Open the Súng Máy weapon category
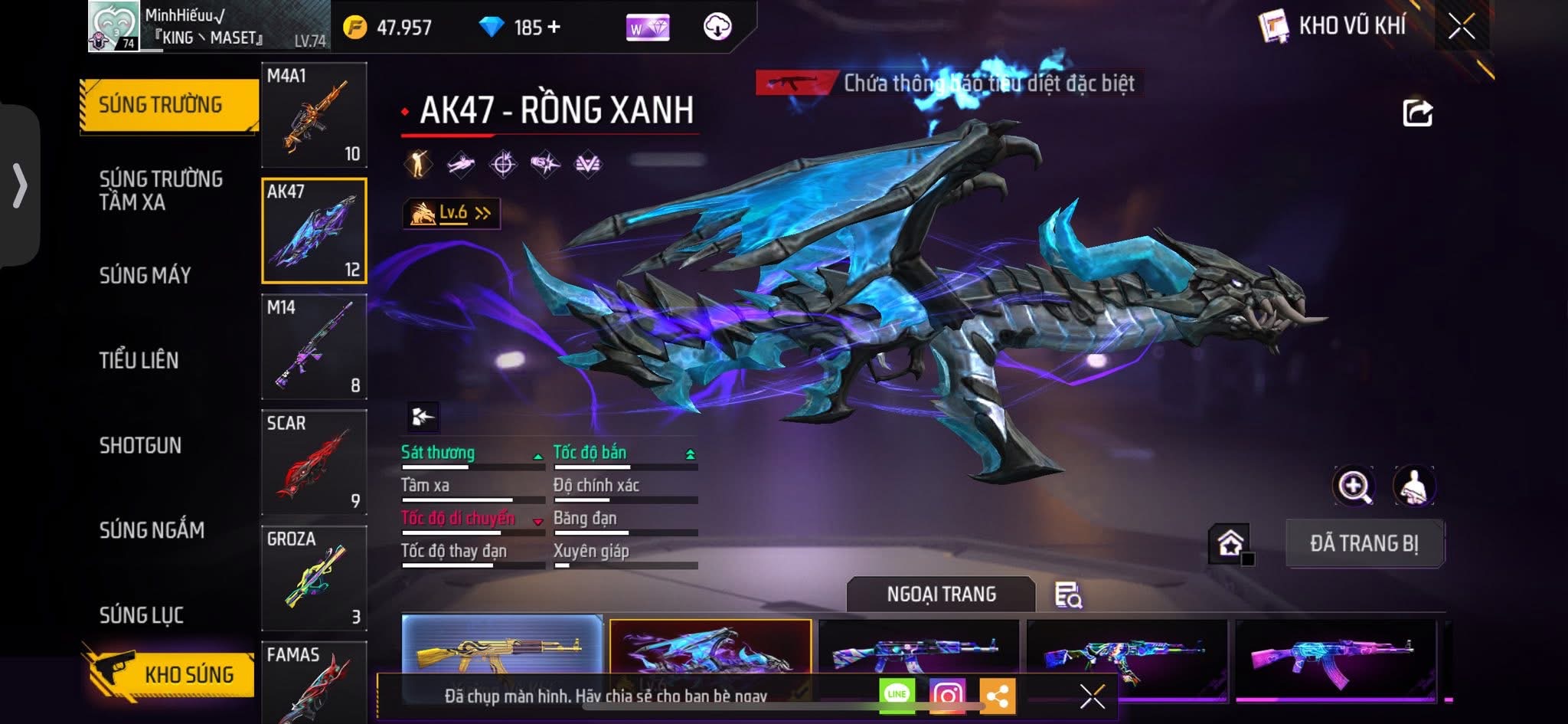The width and height of the screenshot is (1568, 724). 145,275
